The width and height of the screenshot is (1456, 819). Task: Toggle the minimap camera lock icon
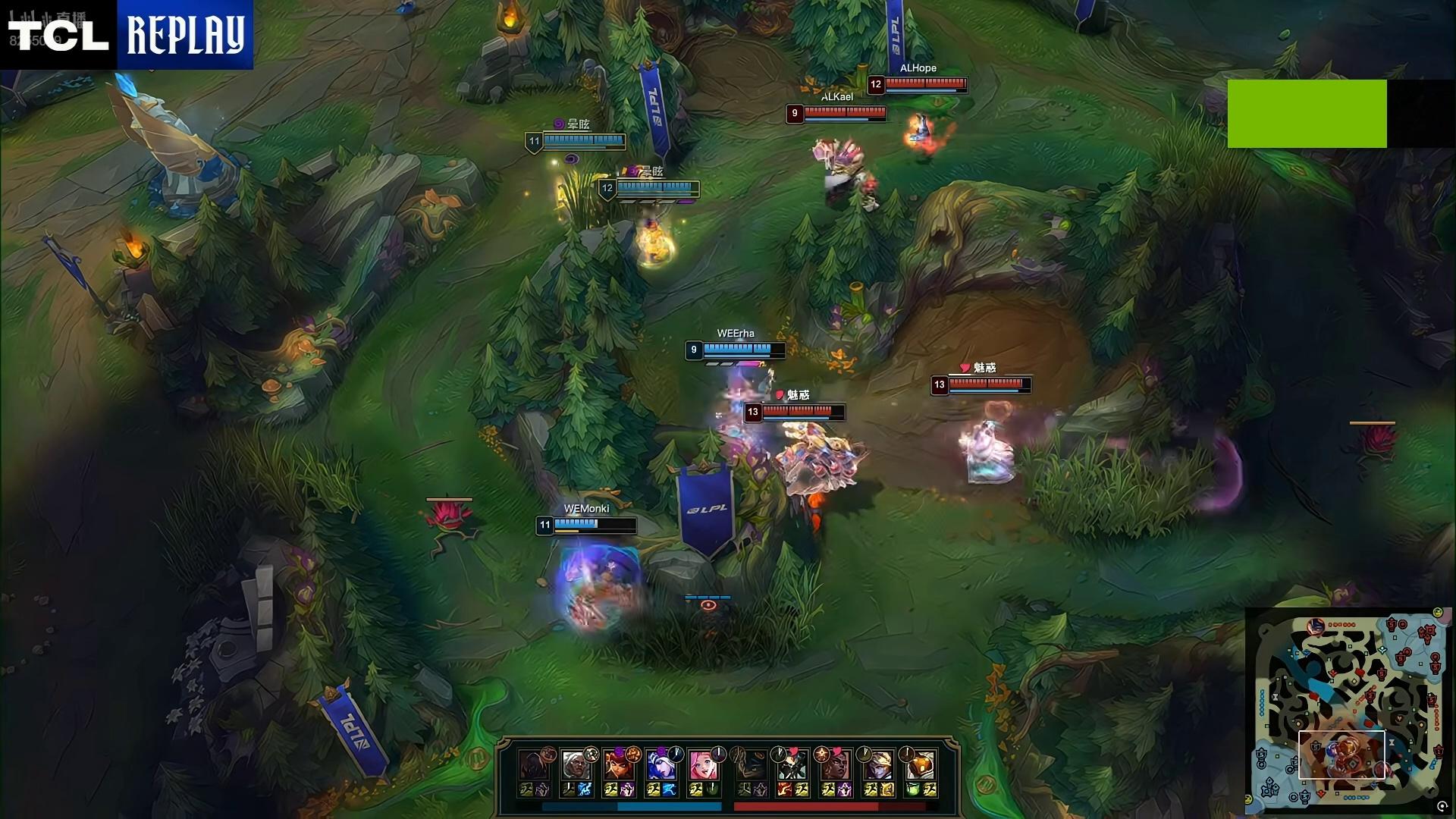(x=1442, y=807)
